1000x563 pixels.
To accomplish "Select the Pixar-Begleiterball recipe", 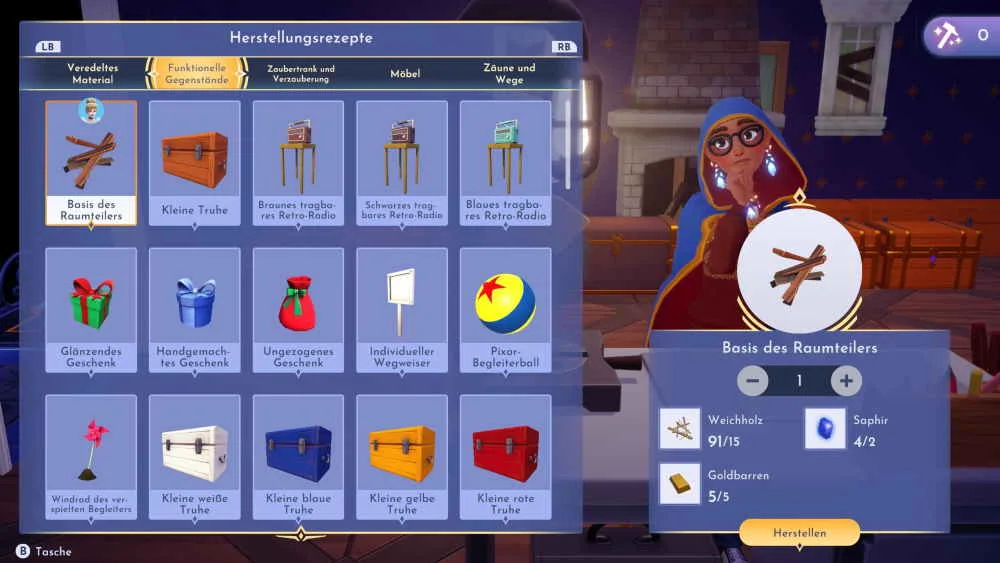I will point(505,309).
